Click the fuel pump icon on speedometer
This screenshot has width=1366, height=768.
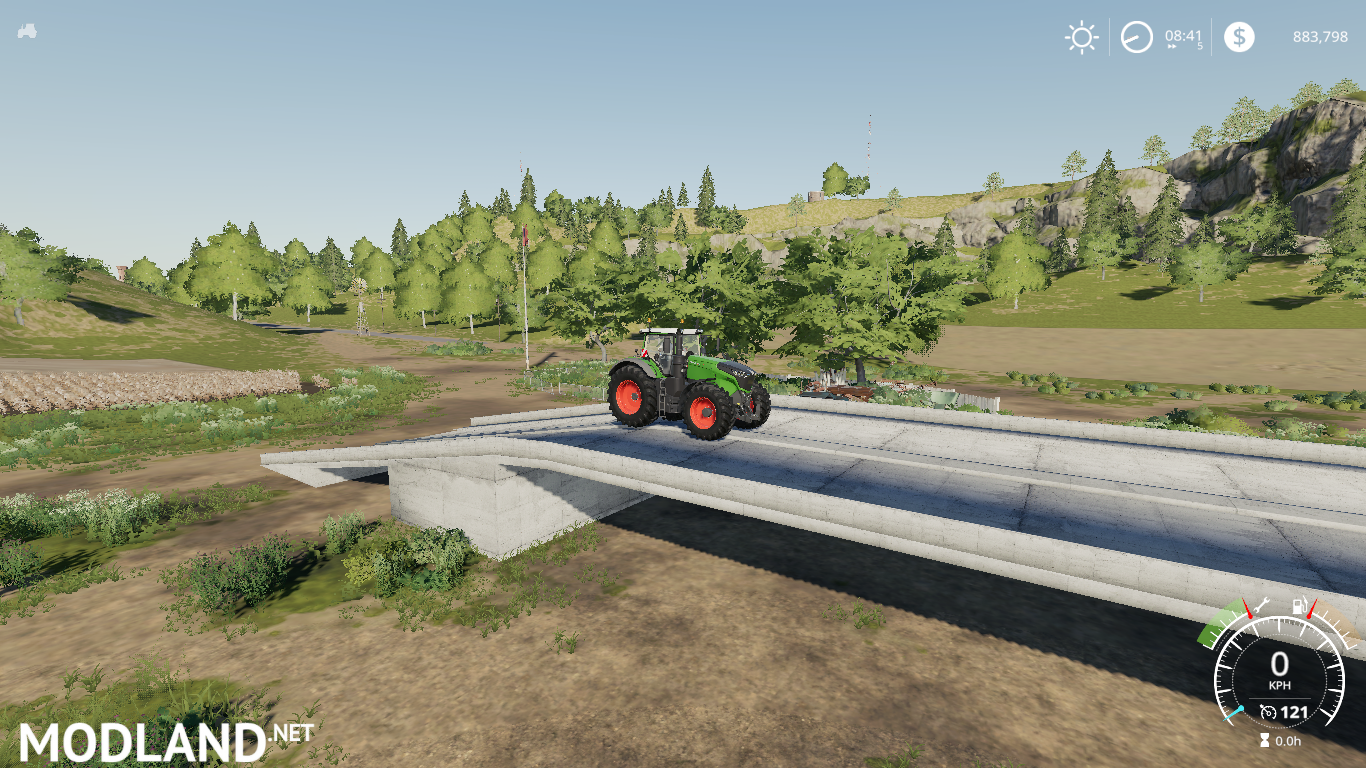coord(1300,606)
